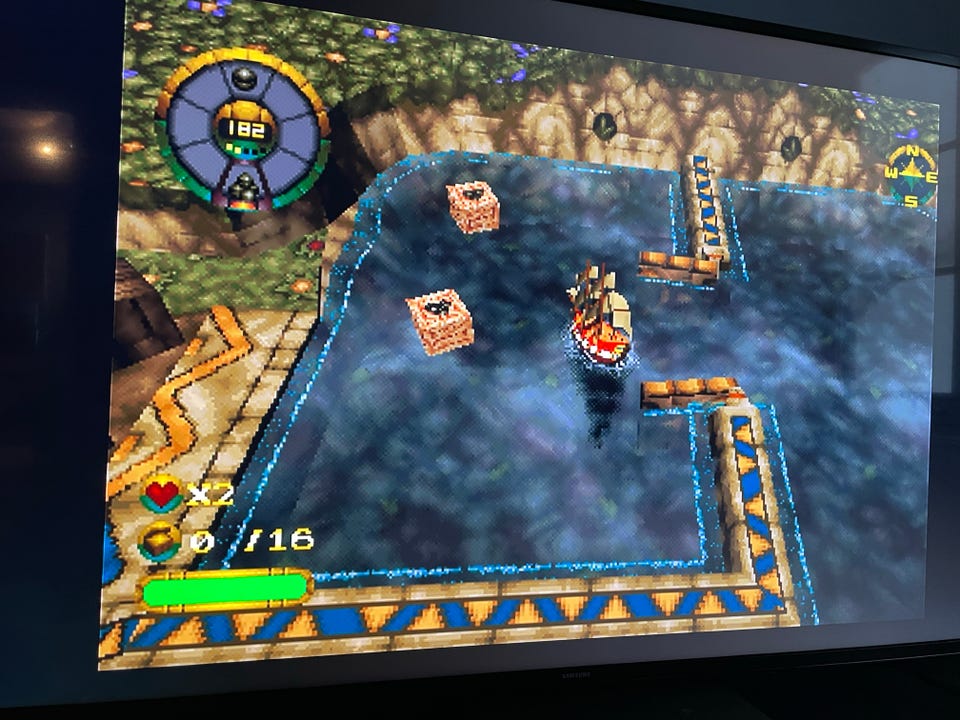Click the compass showing N, W, E, S

point(912,177)
